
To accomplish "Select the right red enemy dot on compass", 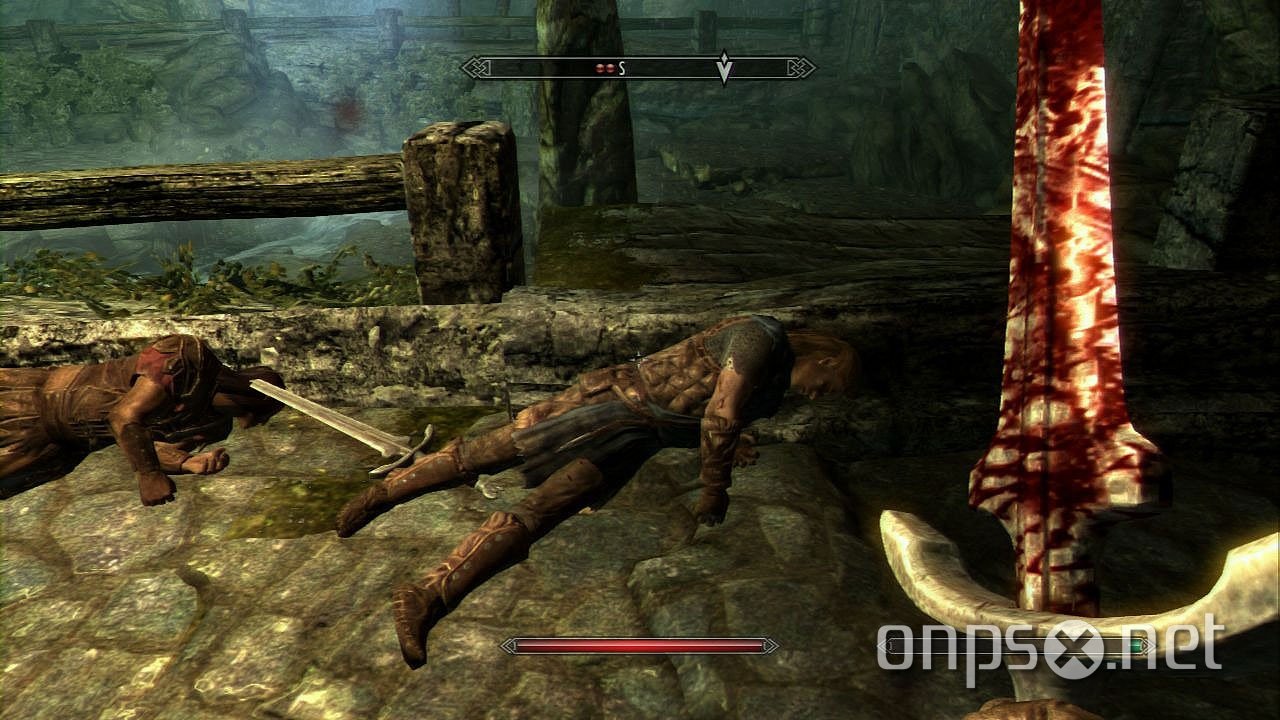I will tap(611, 66).
